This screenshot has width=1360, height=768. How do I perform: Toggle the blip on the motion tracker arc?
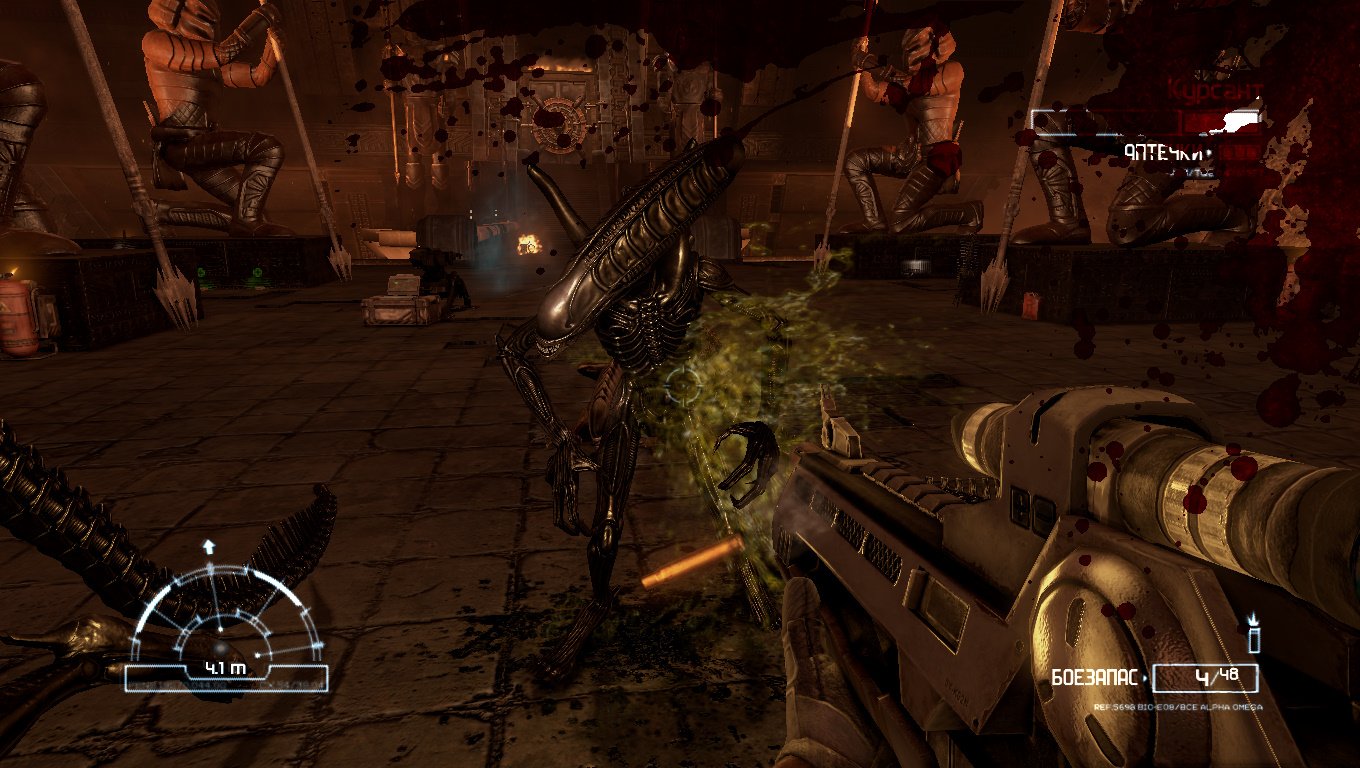(256, 655)
